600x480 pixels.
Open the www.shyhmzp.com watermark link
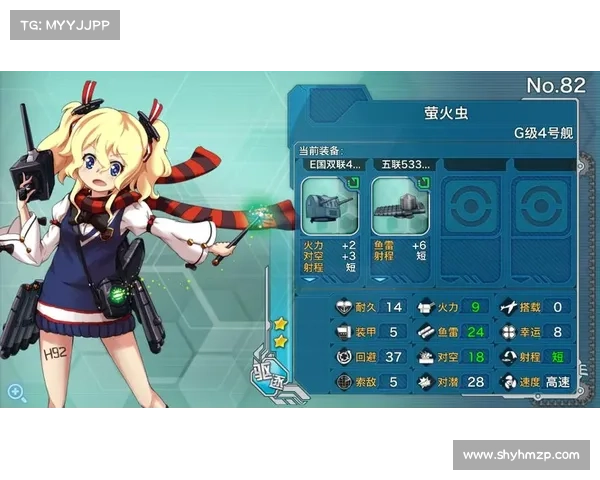(520, 455)
